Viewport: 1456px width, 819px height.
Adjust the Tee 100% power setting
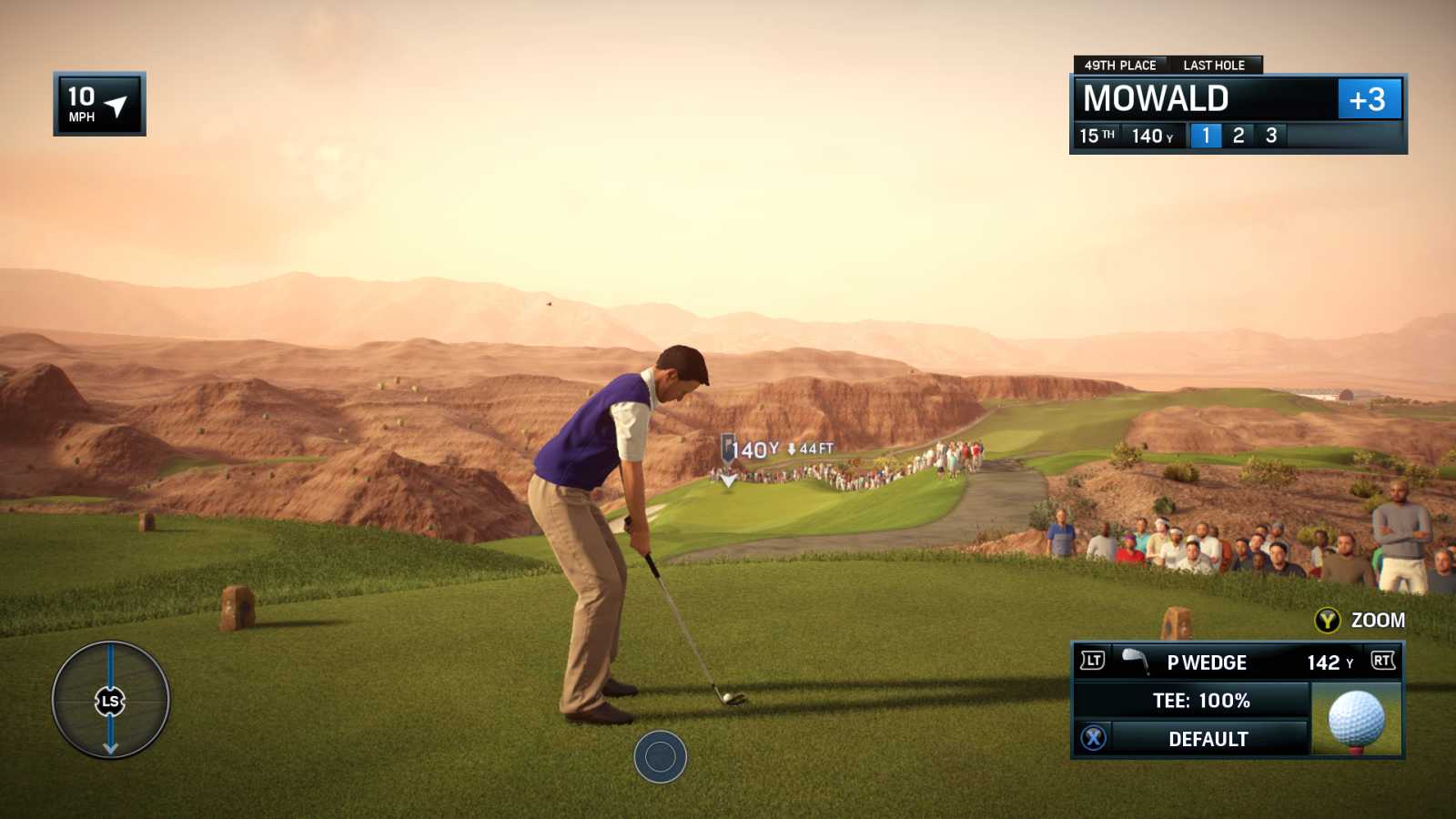point(1200,701)
